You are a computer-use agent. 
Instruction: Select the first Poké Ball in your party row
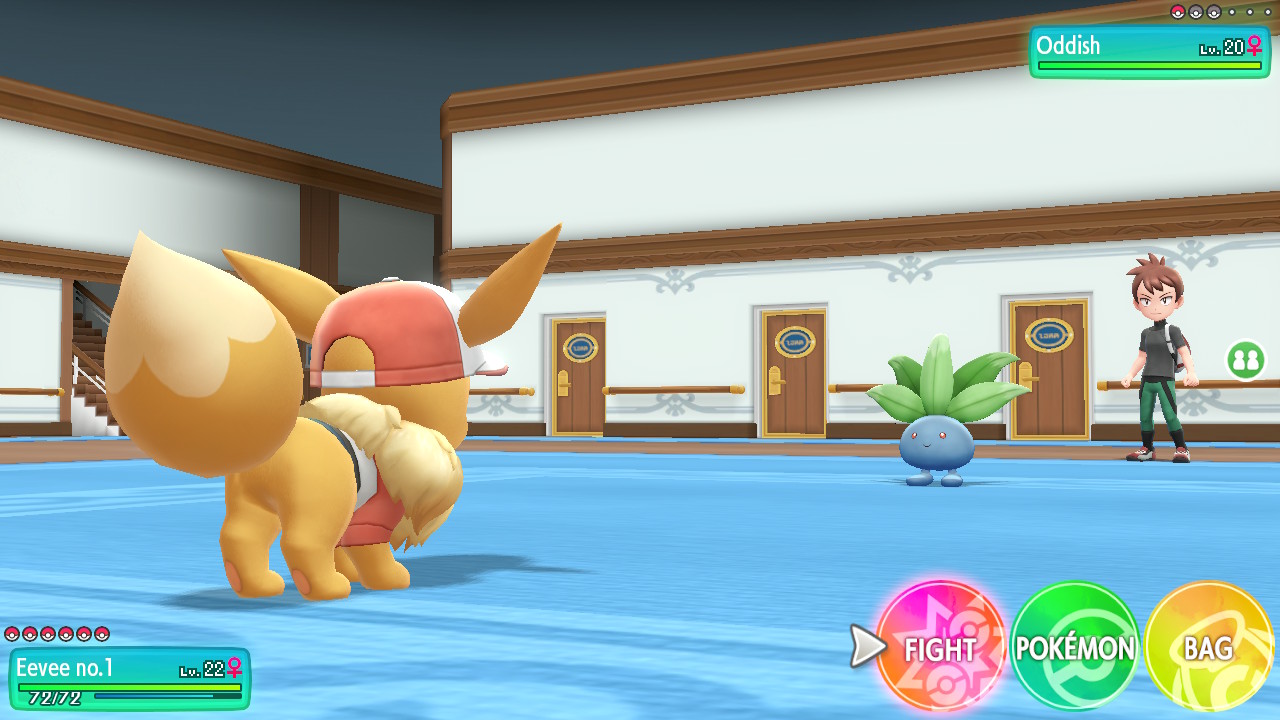point(12,634)
